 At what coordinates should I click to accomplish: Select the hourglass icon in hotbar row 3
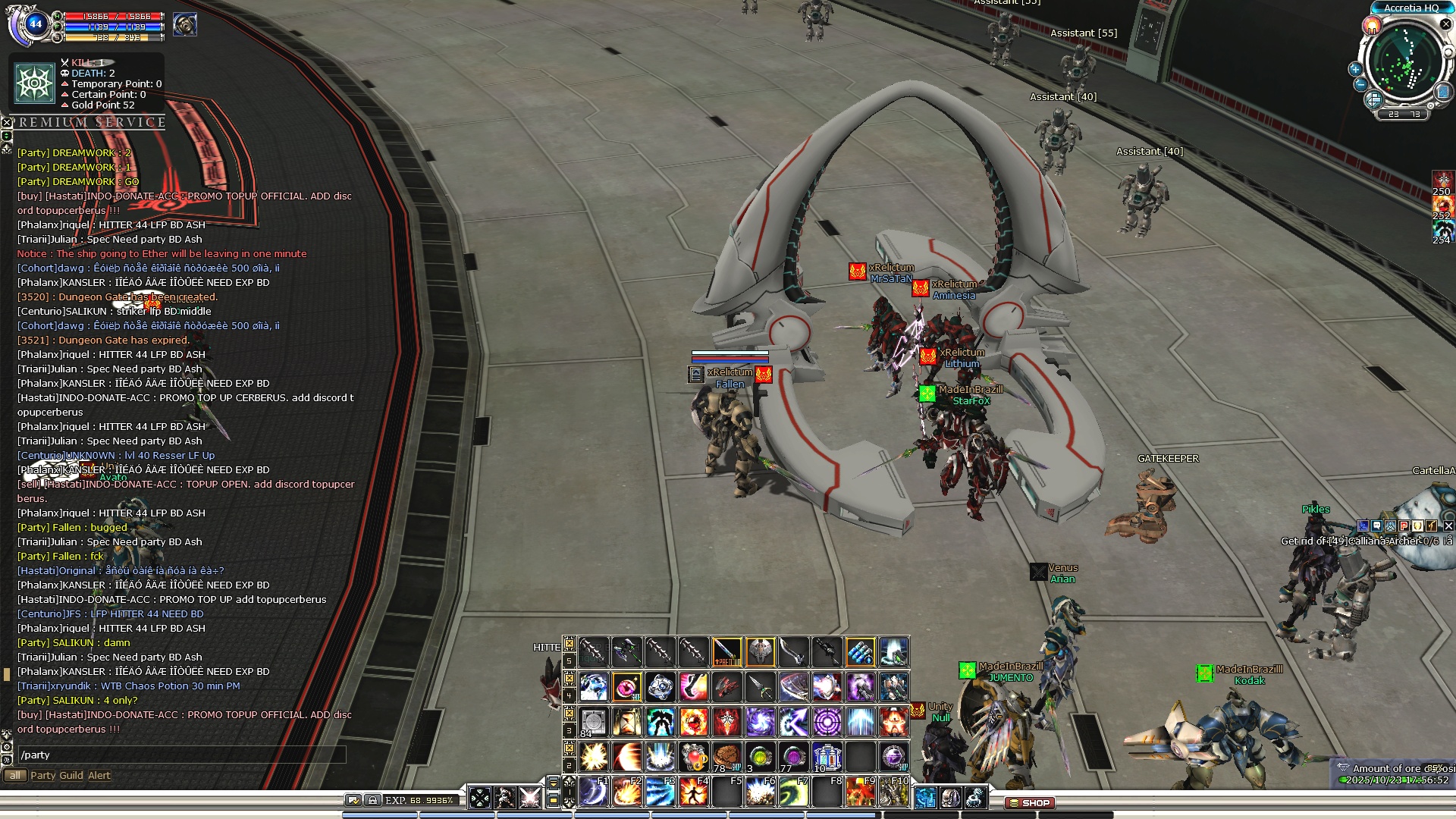coord(627,722)
